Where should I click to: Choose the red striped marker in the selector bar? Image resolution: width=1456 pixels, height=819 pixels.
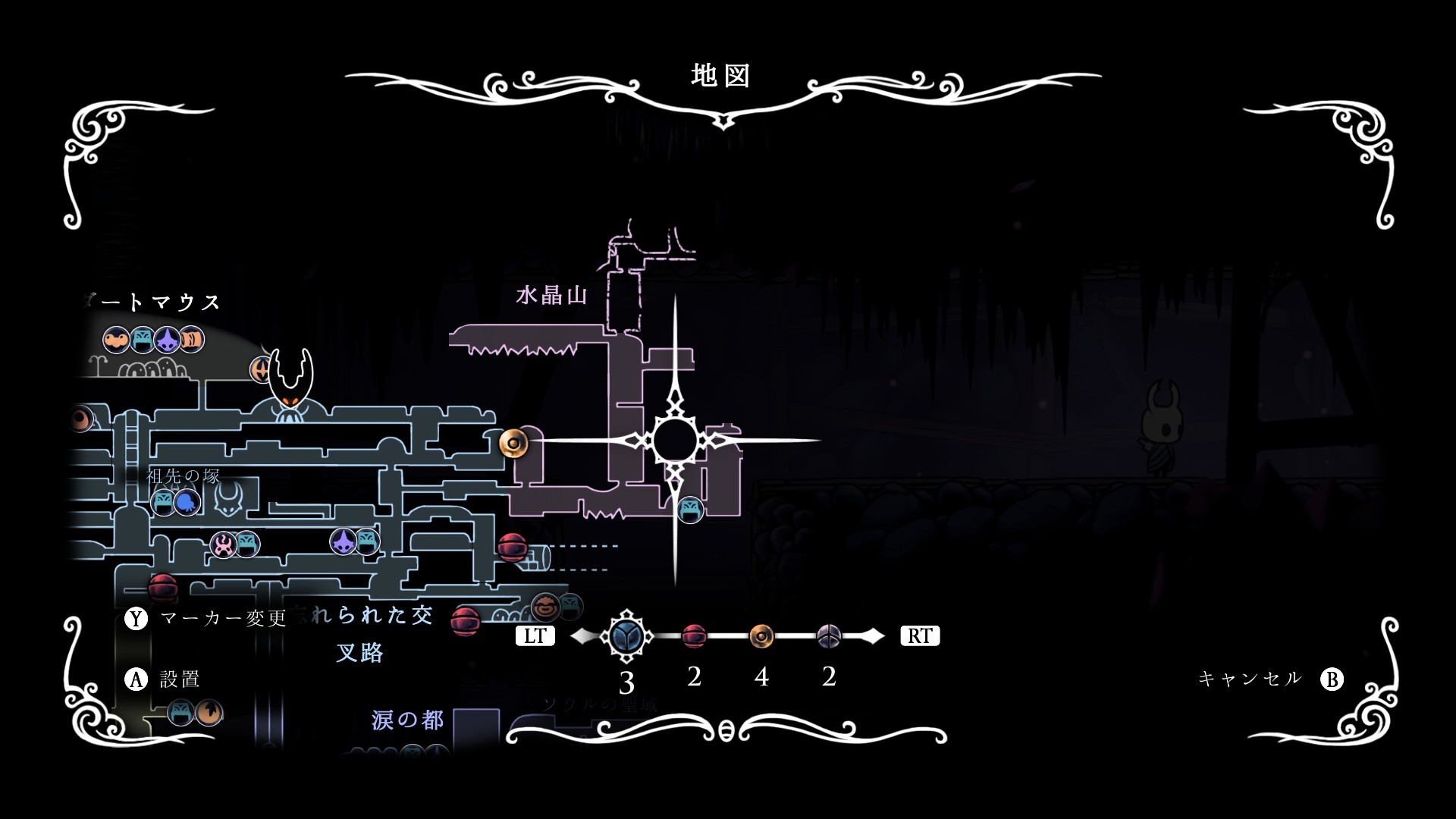694,636
